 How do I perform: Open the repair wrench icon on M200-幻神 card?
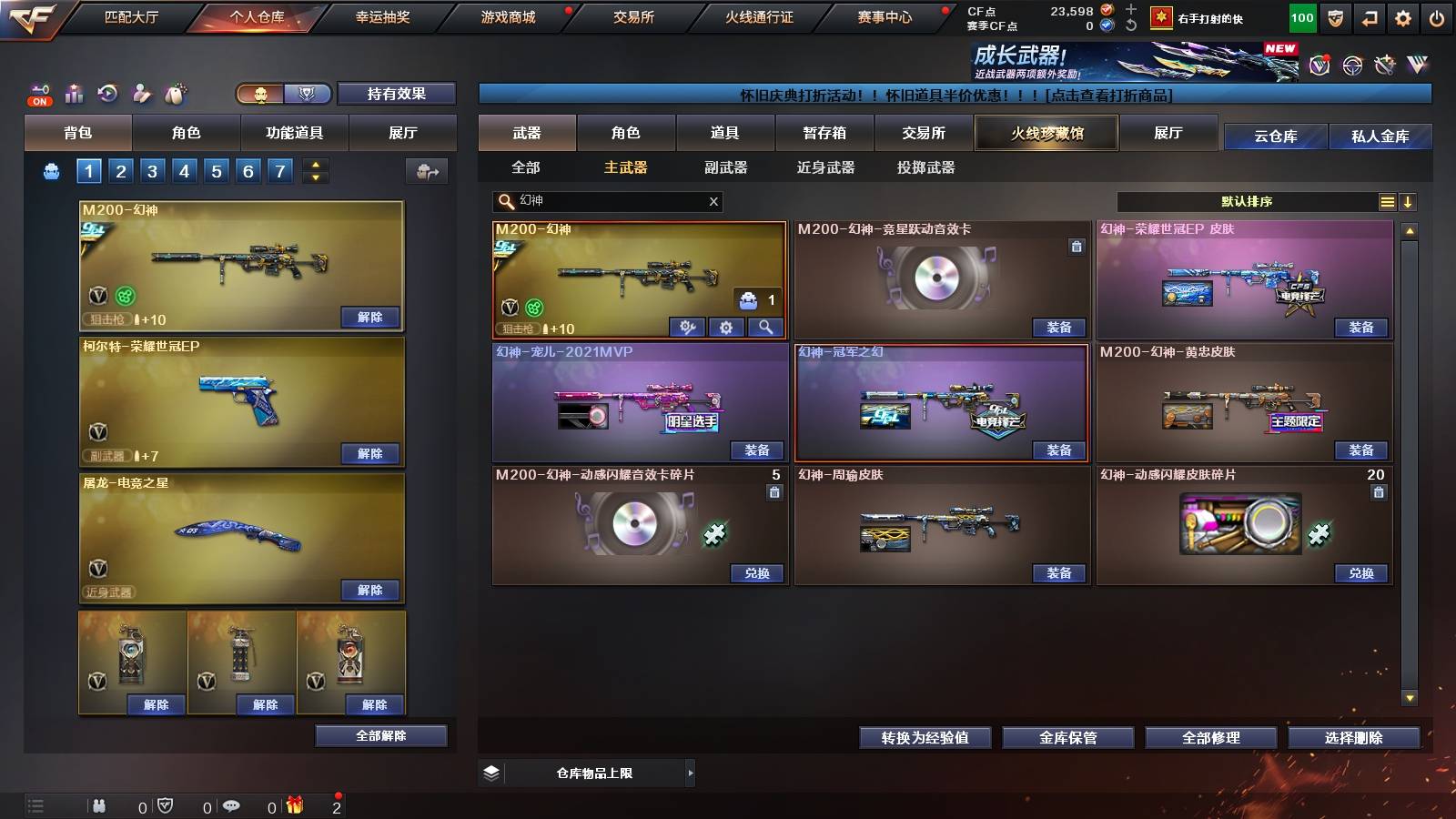coord(687,328)
